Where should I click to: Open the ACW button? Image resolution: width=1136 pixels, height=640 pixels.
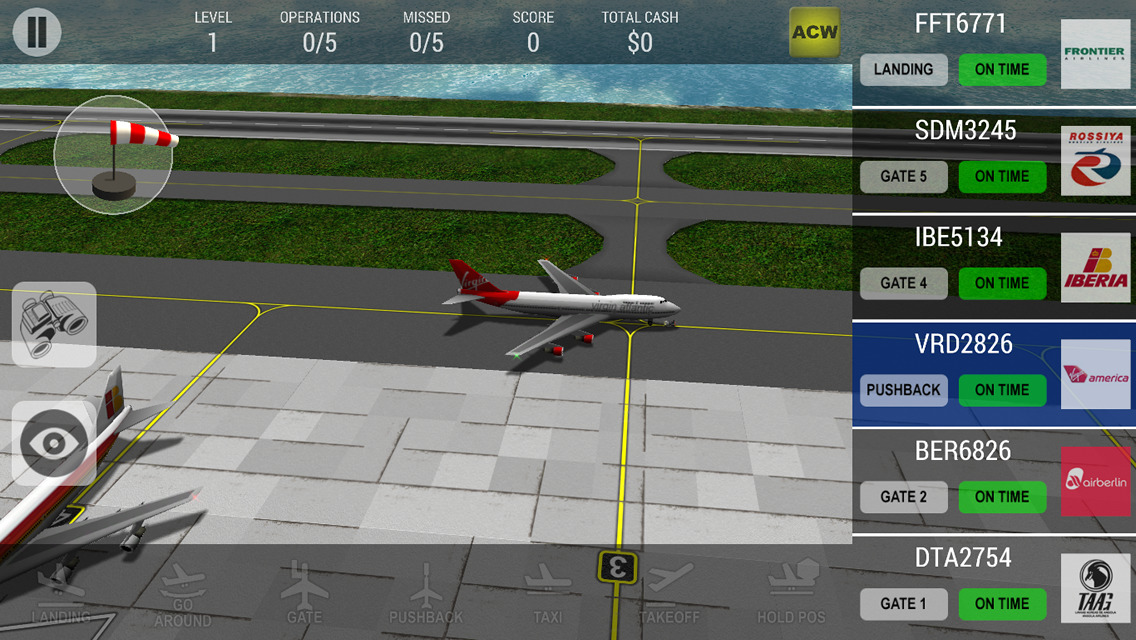click(x=814, y=32)
